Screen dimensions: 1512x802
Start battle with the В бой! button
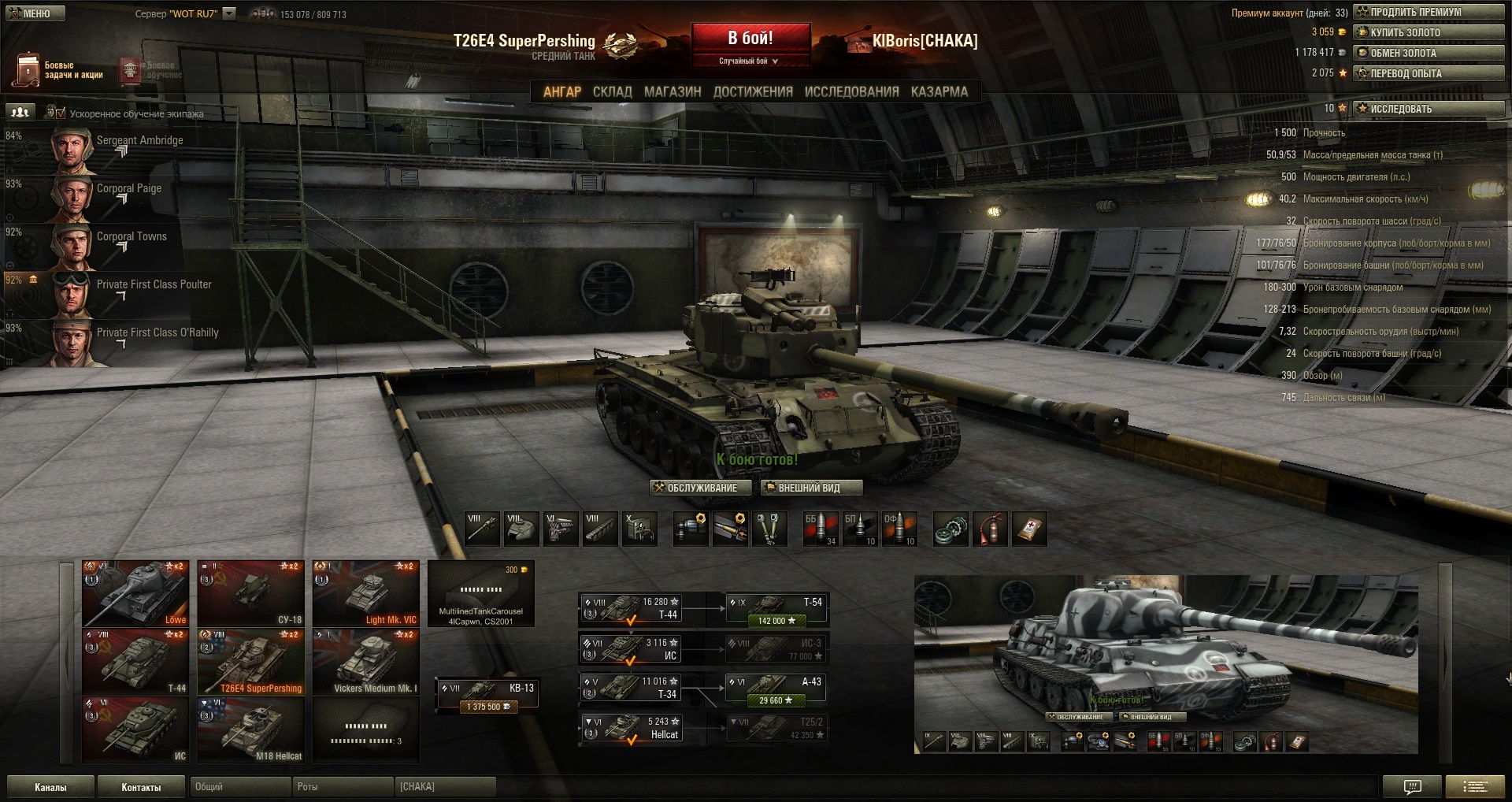pyautogui.click(x=750, y=39)
